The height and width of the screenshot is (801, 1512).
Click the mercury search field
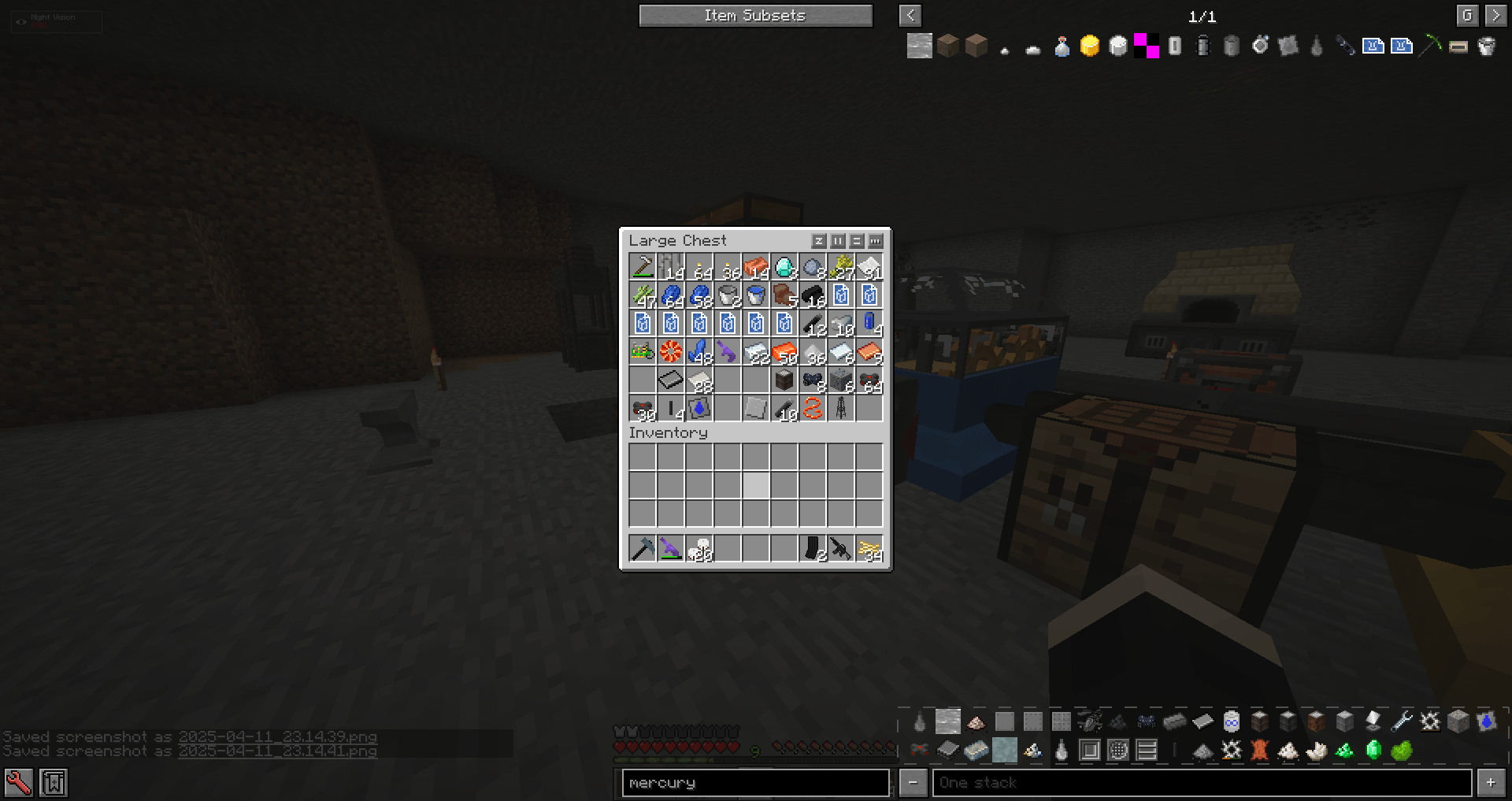click(x=756, y=782)
